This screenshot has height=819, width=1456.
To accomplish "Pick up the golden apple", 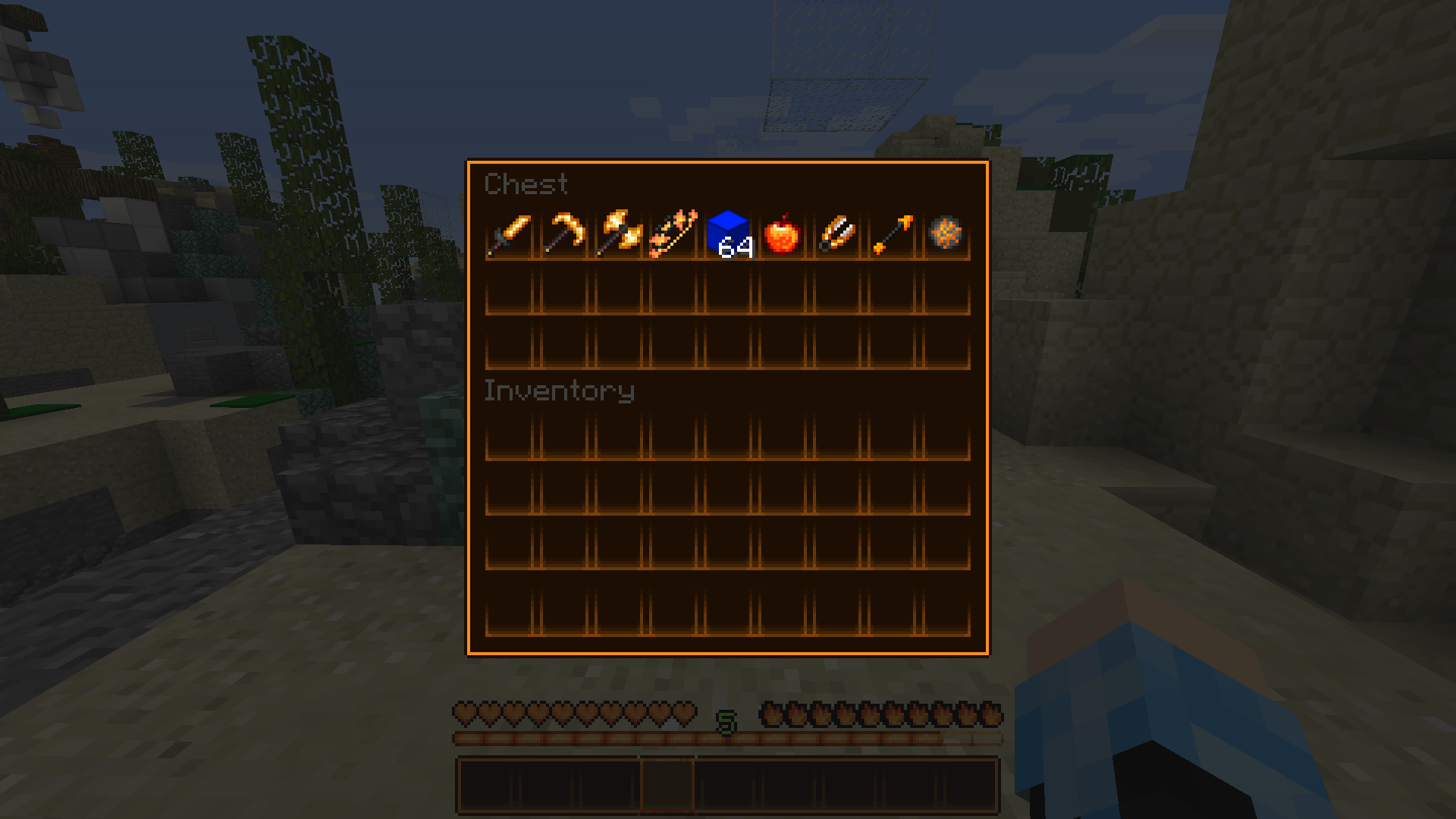I will [781, 234].
